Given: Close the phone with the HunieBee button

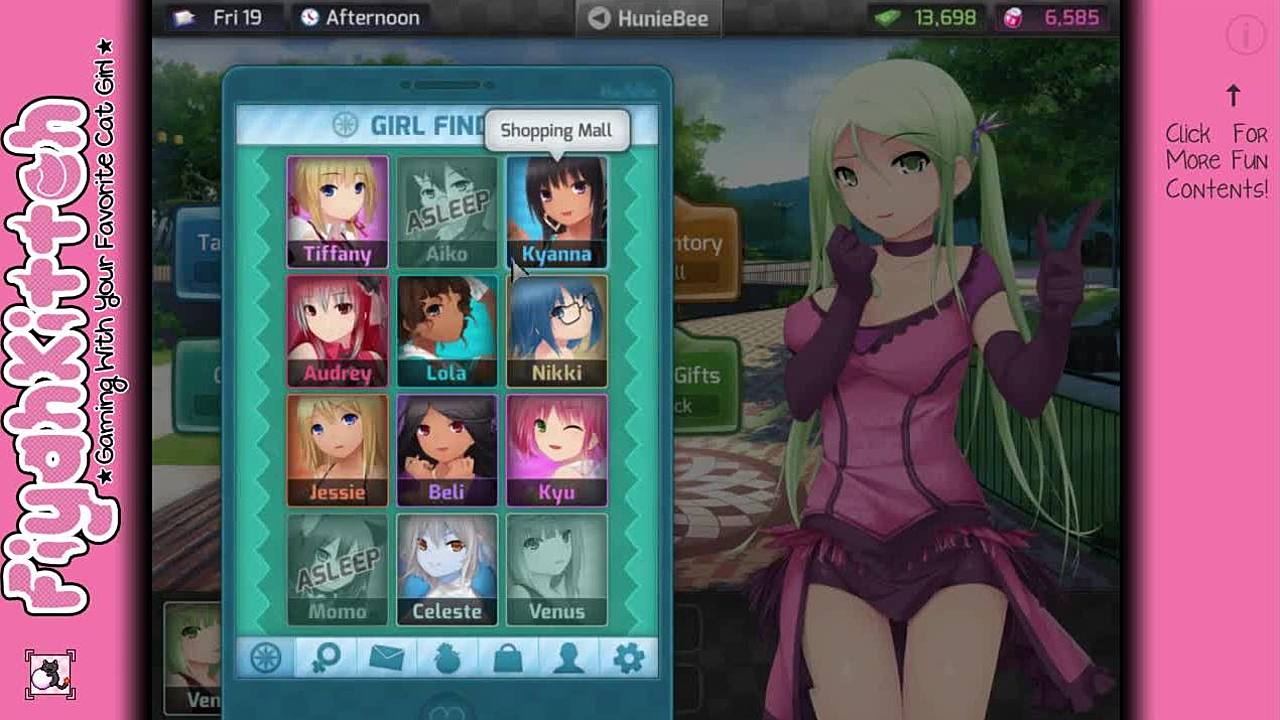Looking at the screenshot, I should pos(648,18).
